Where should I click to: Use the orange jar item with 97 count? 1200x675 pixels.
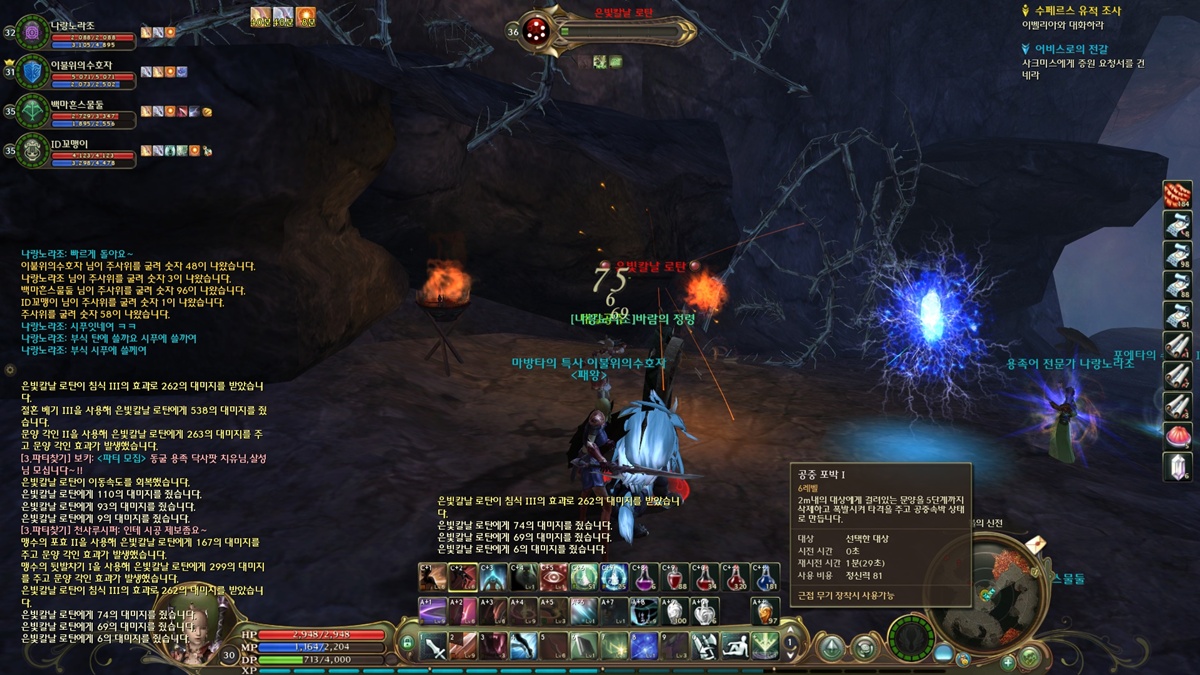click(x=765, y=611)
